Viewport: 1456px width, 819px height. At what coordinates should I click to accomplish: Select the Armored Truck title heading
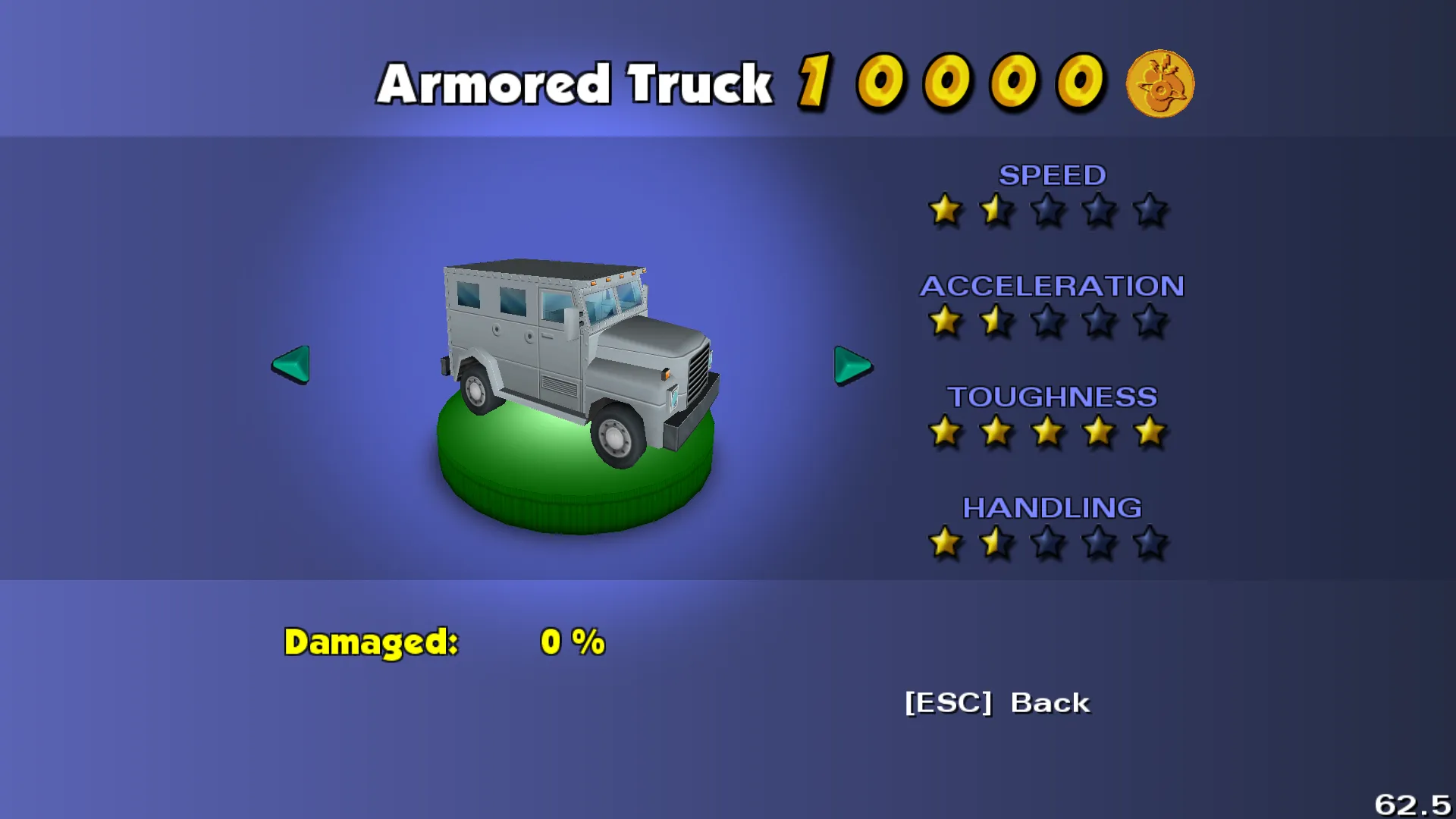tap(575, 82)
